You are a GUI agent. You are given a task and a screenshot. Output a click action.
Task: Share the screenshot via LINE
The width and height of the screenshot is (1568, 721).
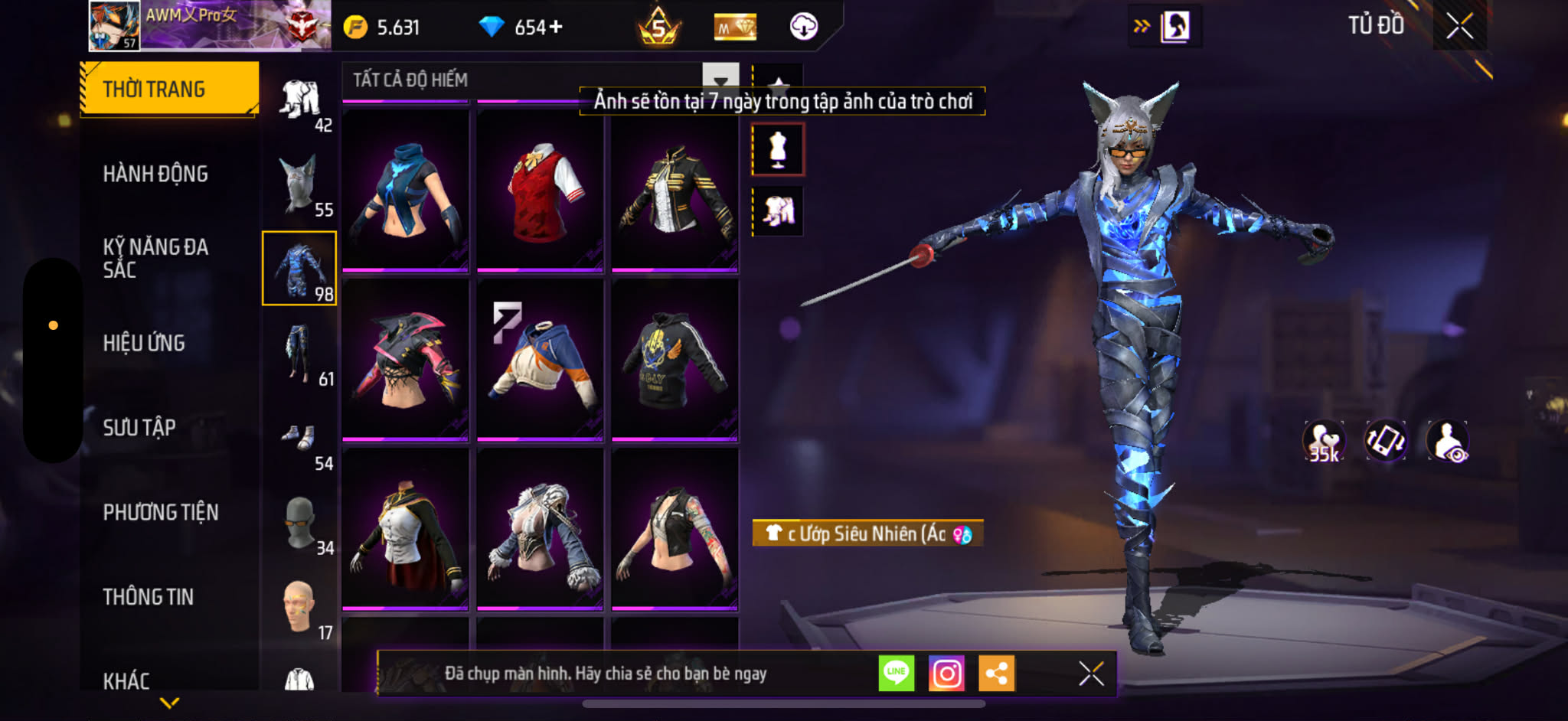pos(896,674)
